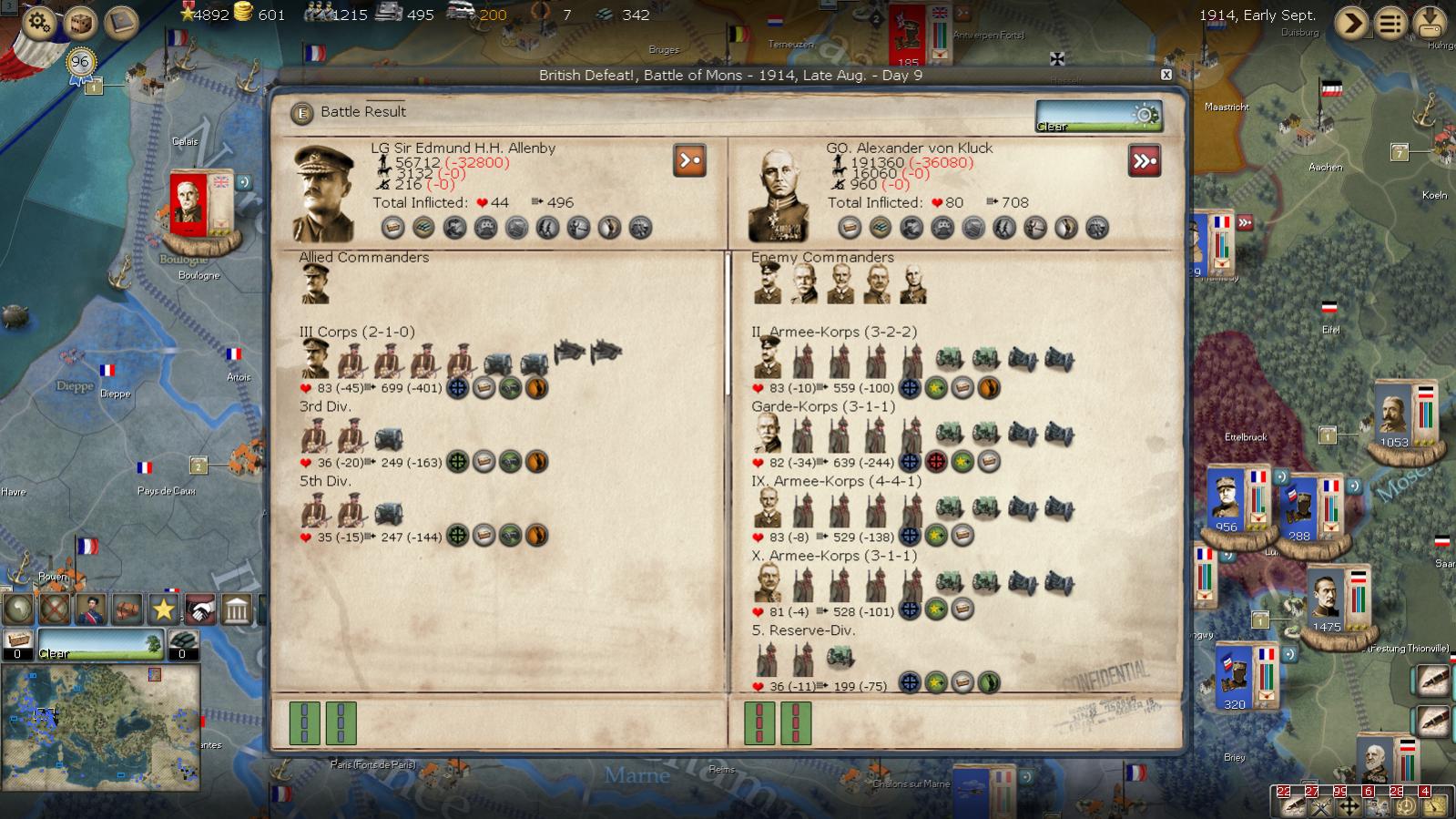Click the silver 96 medal badge
The image size is (1456, 819).
[x=80, y=63]
